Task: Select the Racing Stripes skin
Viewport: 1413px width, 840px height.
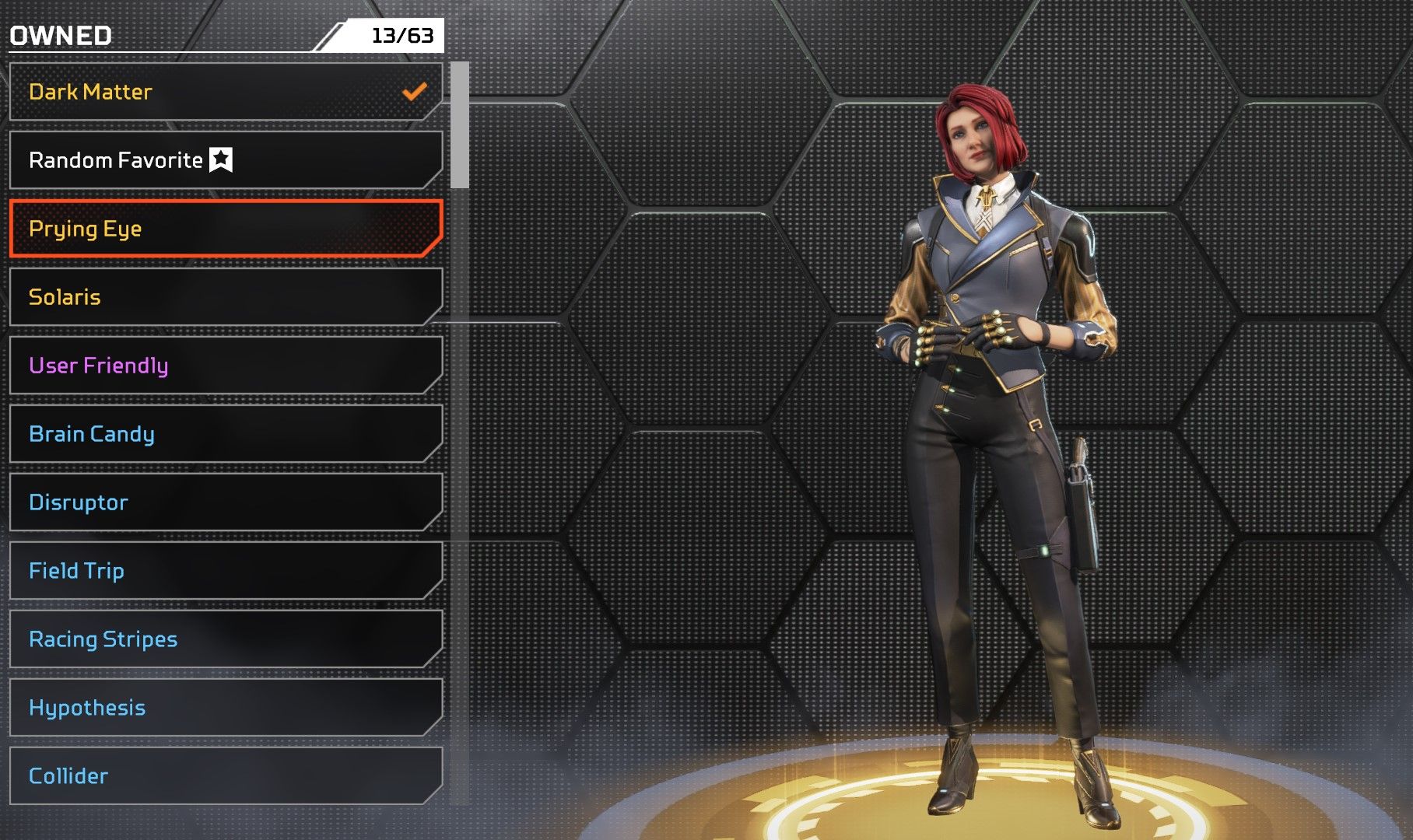Action: pyautogui.click(x=226, y=639)
